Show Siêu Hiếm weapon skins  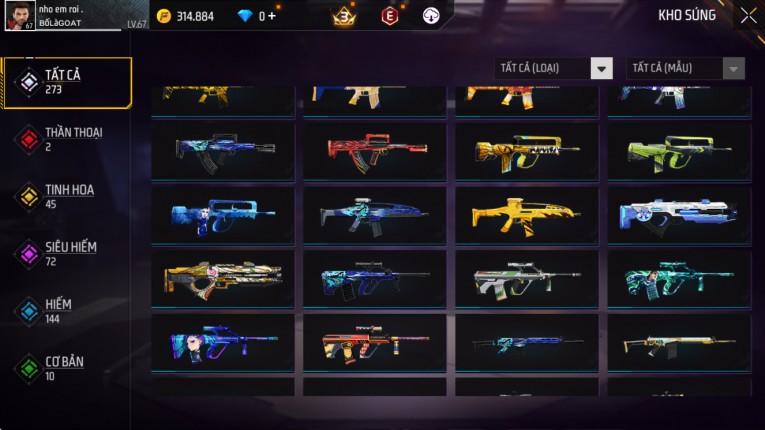click(x=67, y=253)
